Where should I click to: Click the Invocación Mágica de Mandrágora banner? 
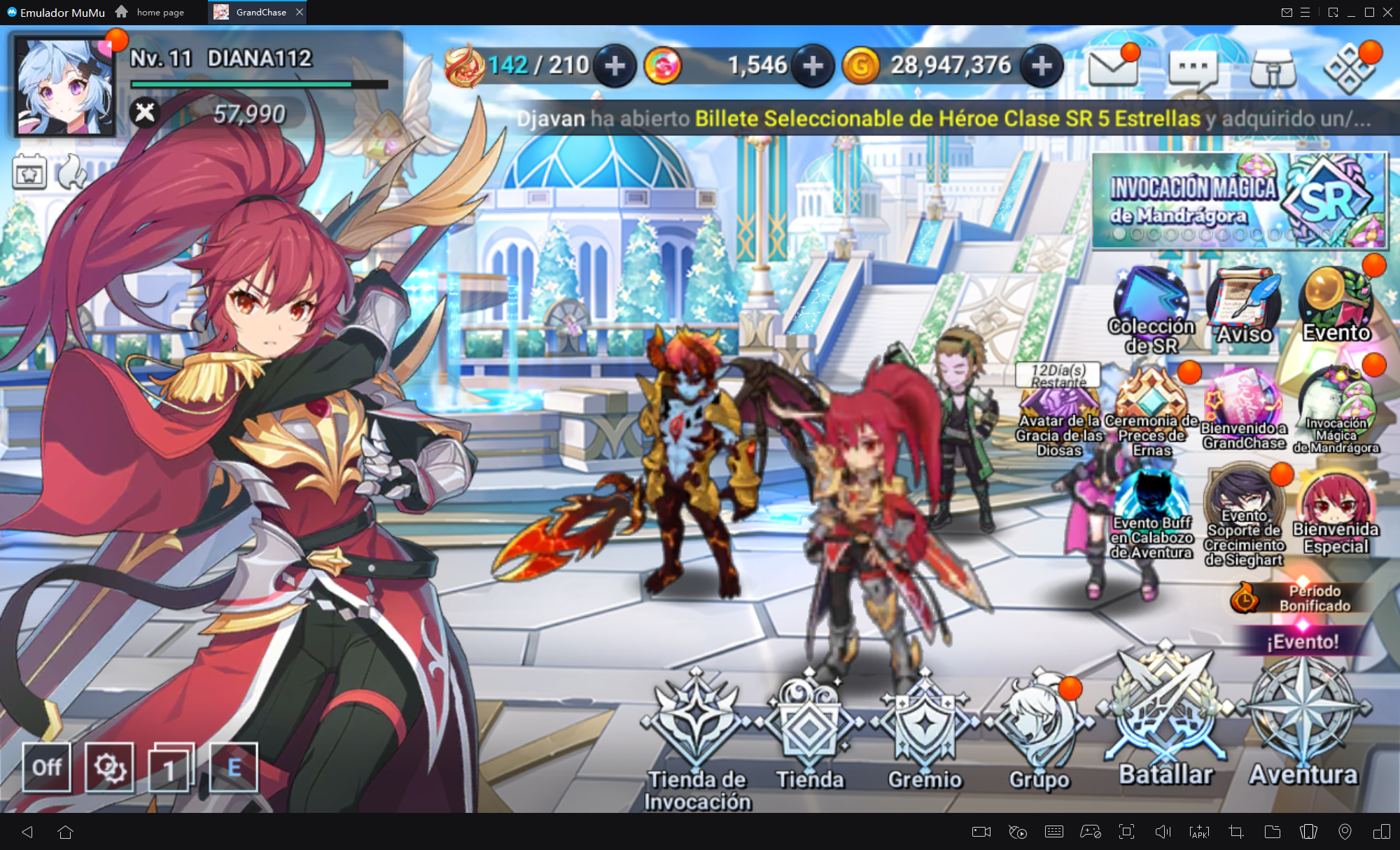tap(1238, 201)
